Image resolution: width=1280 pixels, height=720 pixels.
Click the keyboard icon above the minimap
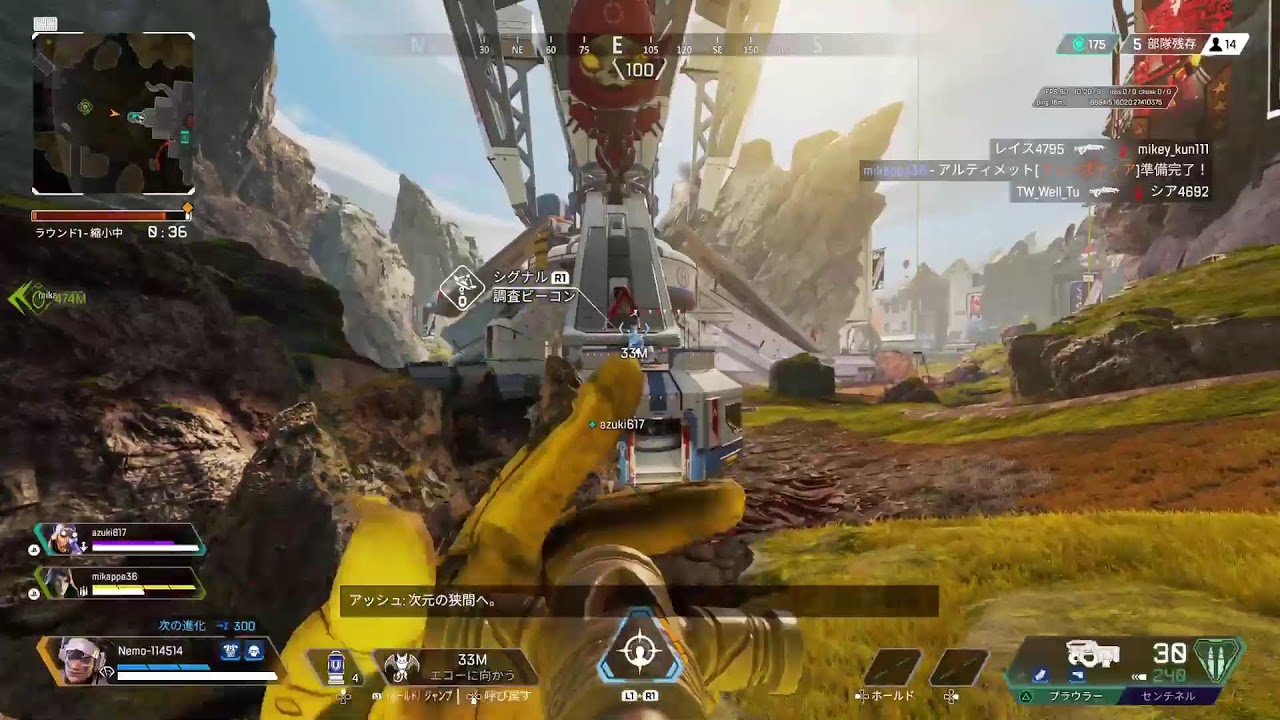point(45,24)
